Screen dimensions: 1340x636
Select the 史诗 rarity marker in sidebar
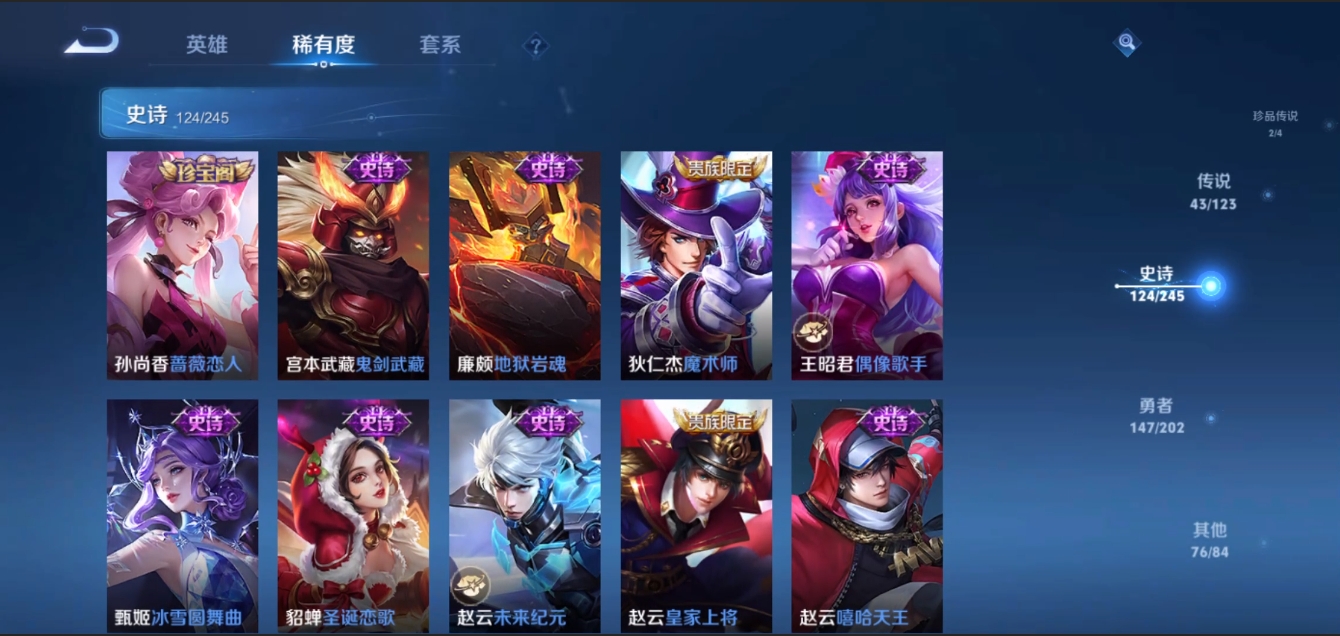pos(1158,284)
